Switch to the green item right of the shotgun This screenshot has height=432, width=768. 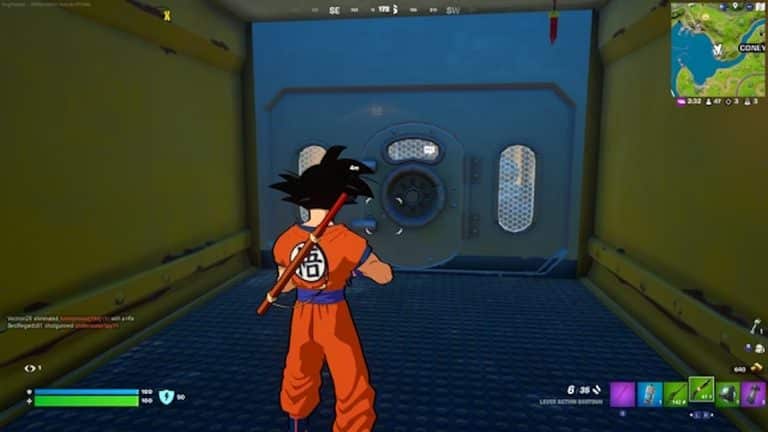728,393
